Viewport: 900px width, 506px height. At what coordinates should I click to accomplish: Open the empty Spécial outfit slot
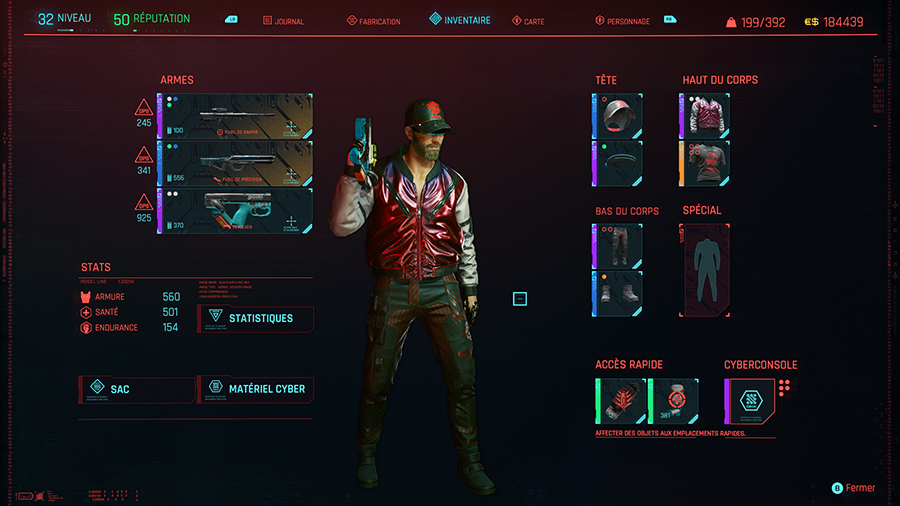(x=706, y=270)
